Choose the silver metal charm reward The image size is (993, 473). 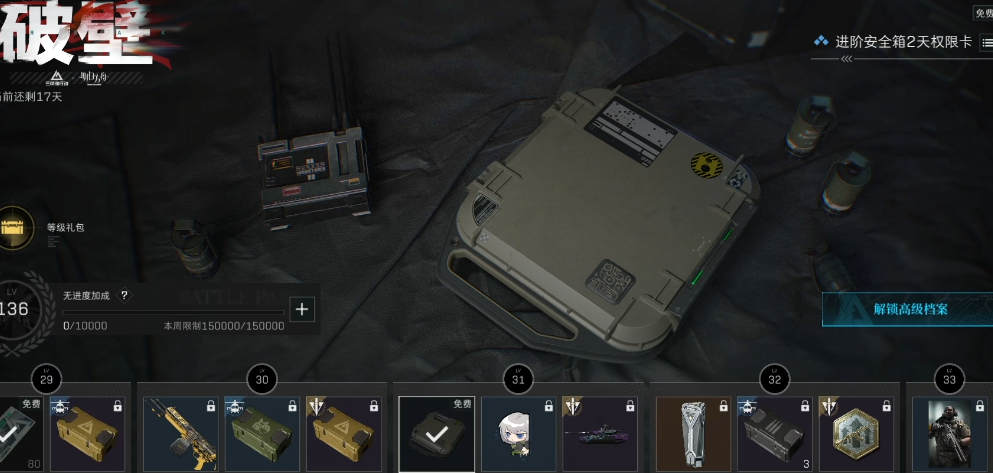pos(693,434)
